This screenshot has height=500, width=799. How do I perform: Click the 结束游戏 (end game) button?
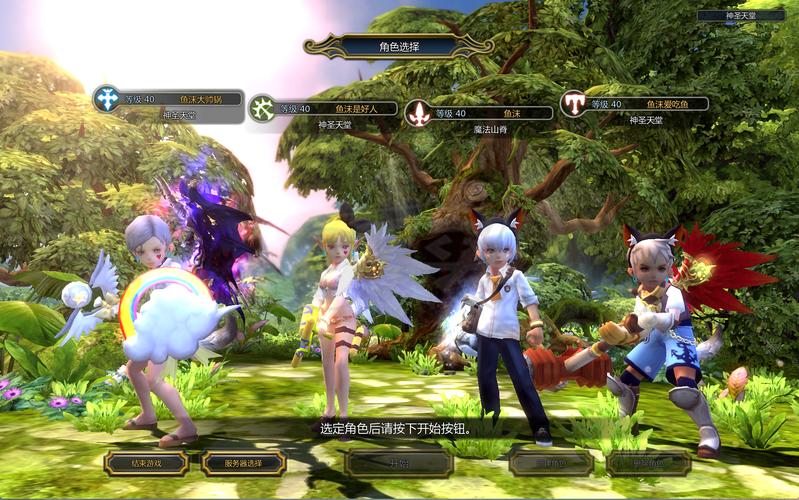[x=145, y=463]
